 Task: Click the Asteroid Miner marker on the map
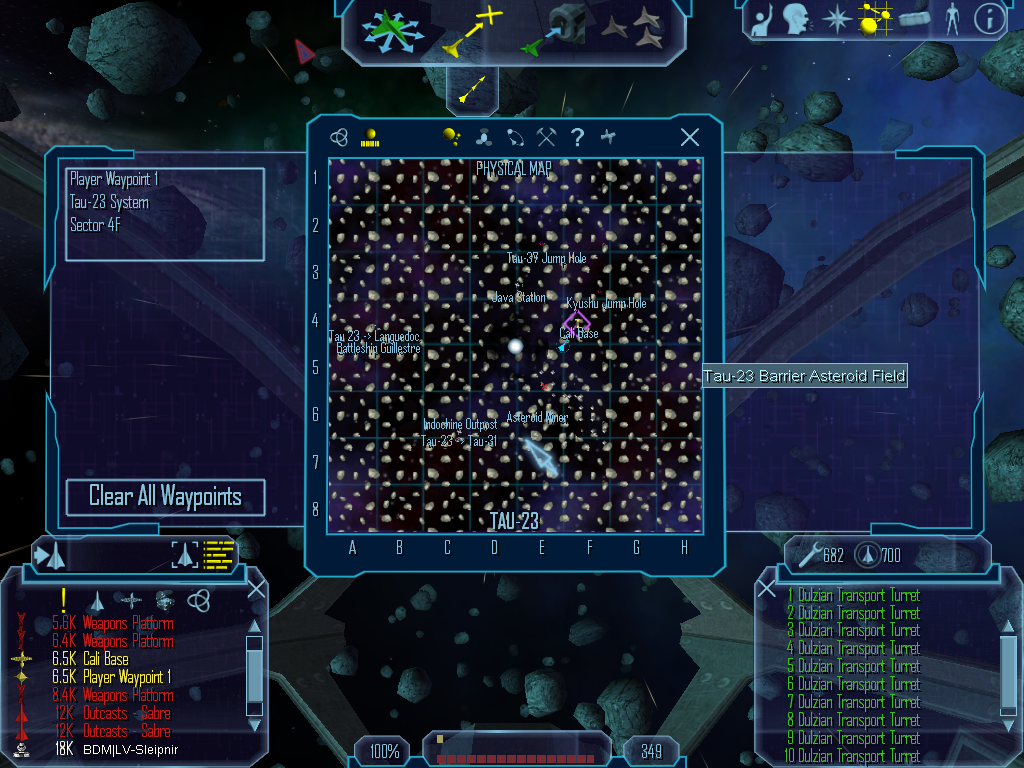pos(537,418)
